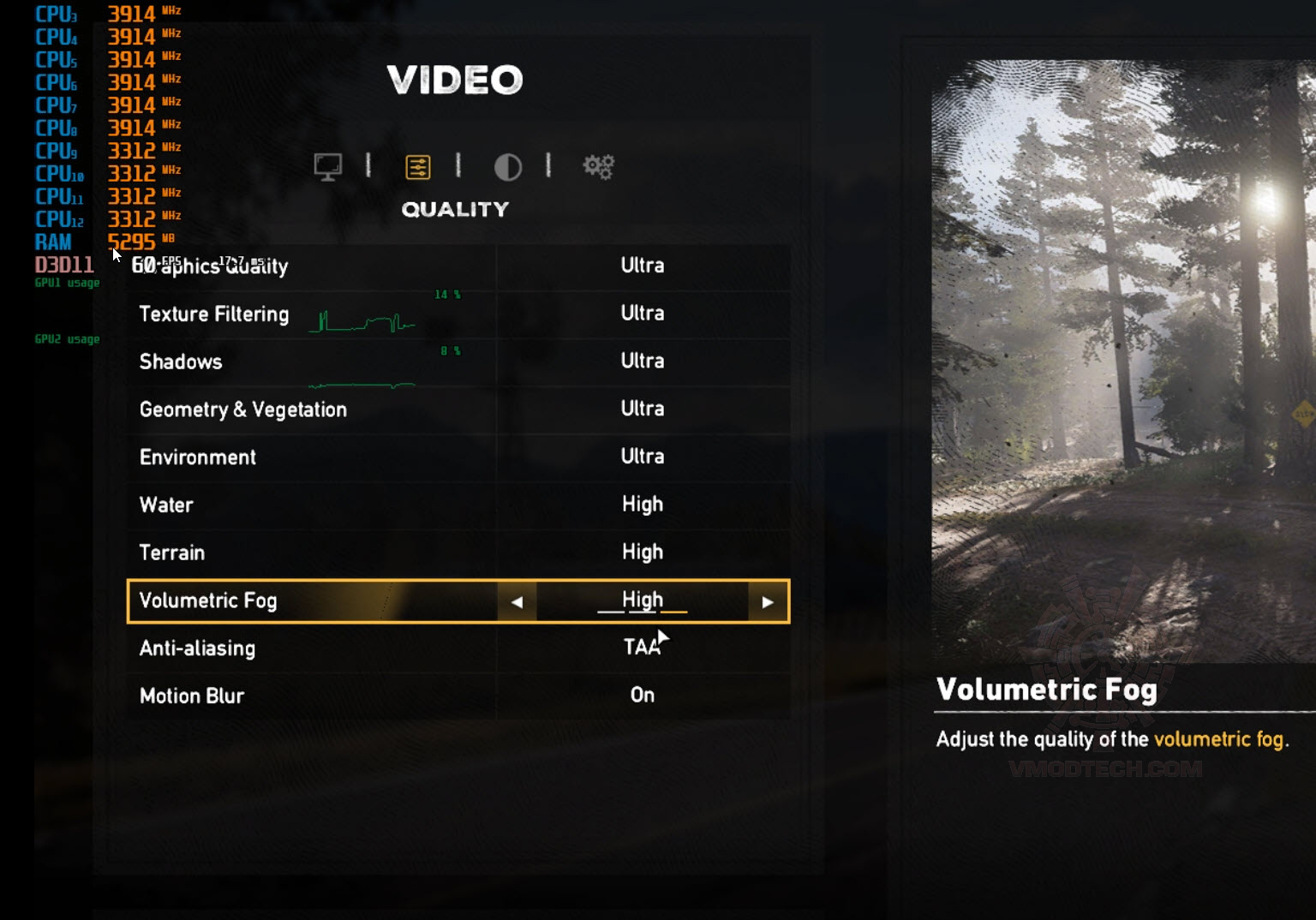Raise Volumetric Fog with right arrow

tap(768, 601)
